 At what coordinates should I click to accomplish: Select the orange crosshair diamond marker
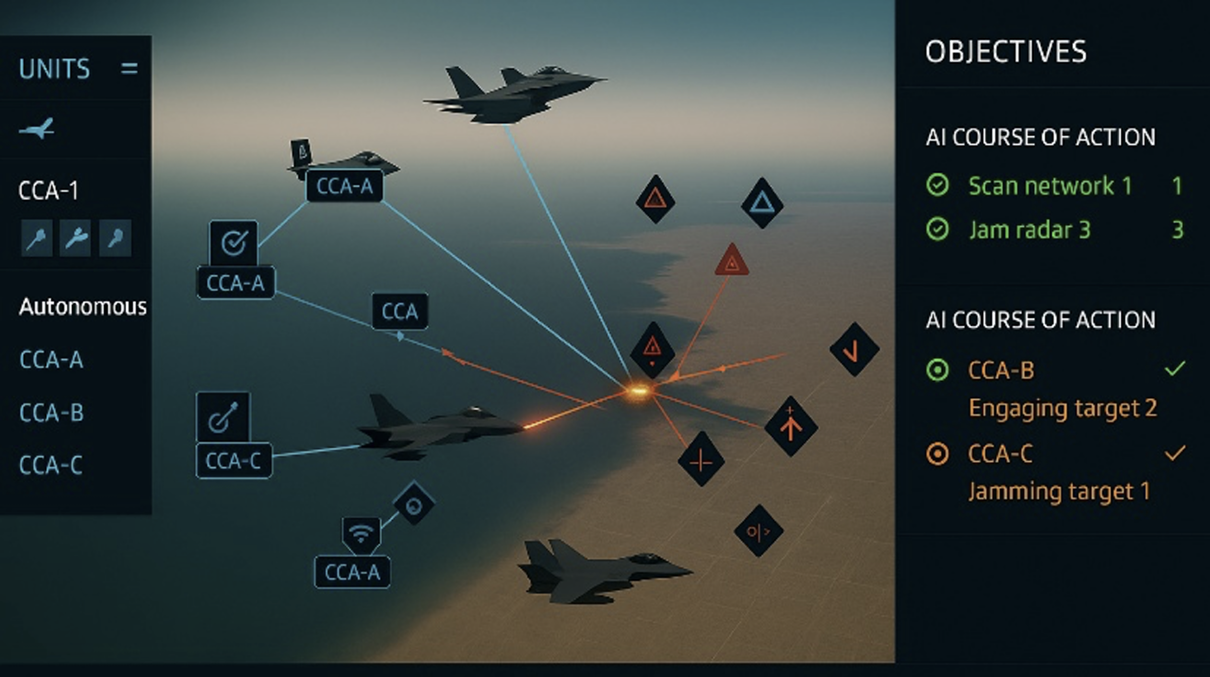coord(700,460)
